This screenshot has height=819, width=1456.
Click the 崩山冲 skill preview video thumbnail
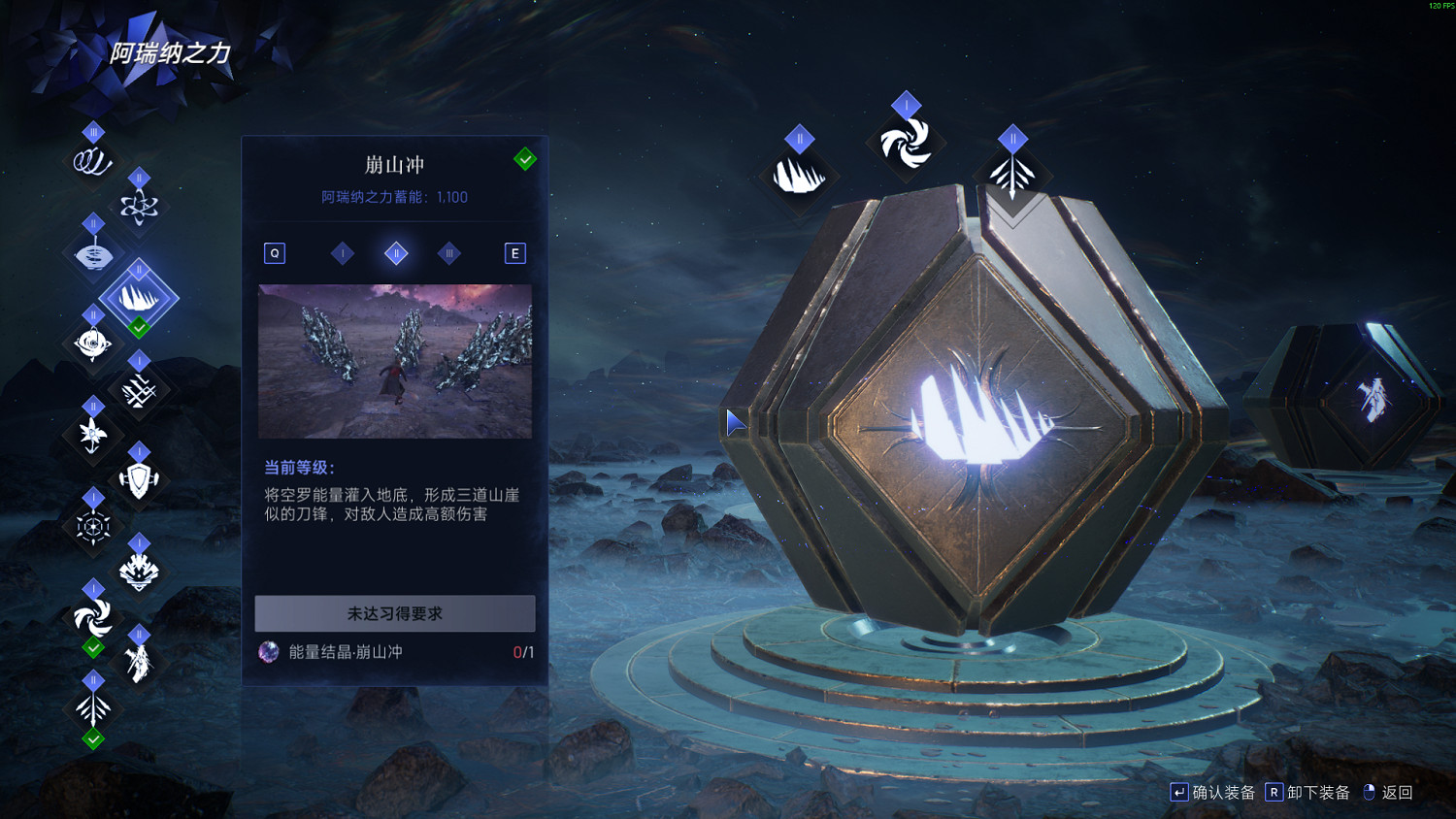coord(394,363)
